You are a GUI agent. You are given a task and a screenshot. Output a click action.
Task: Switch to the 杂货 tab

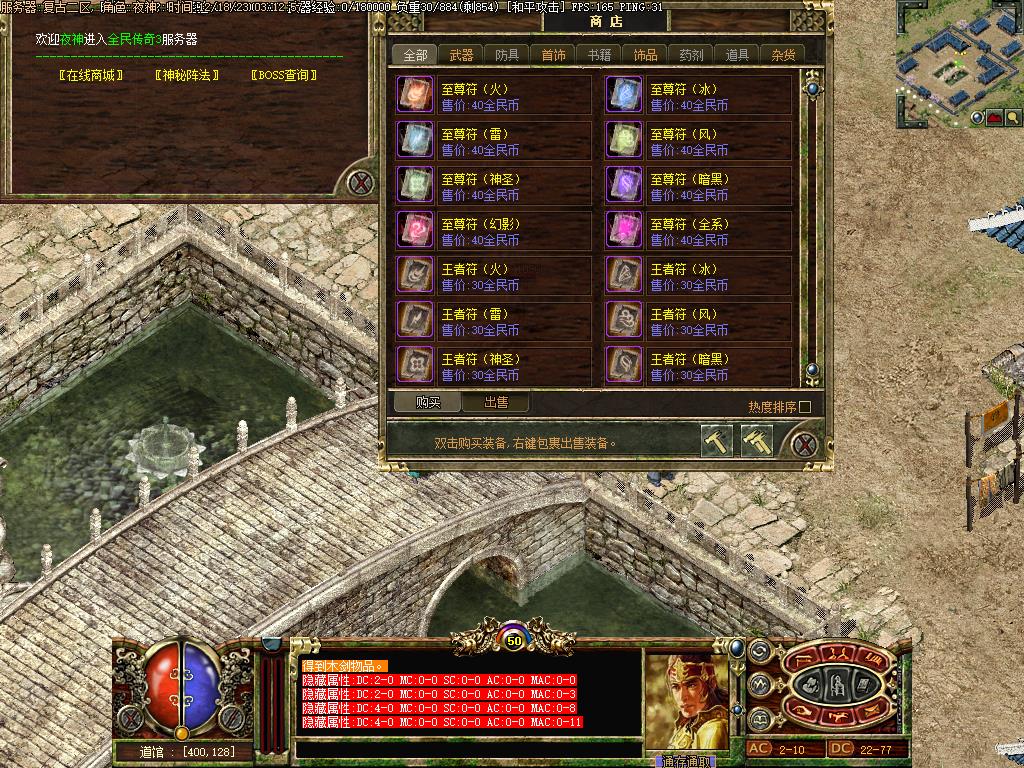[783, 55]
